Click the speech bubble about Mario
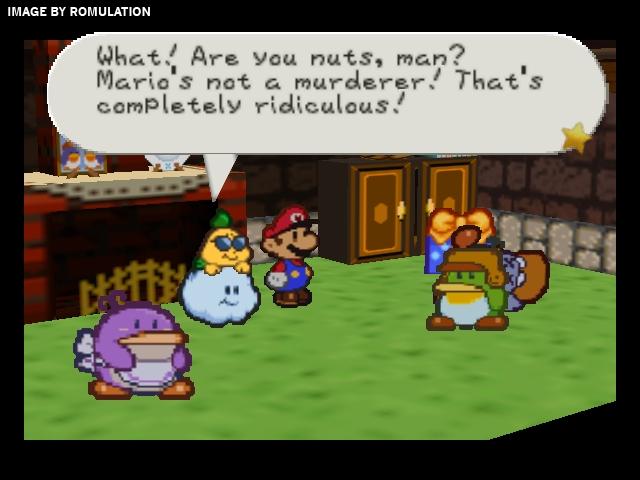The width and height of the screenshot is (640, 480). 320,90
